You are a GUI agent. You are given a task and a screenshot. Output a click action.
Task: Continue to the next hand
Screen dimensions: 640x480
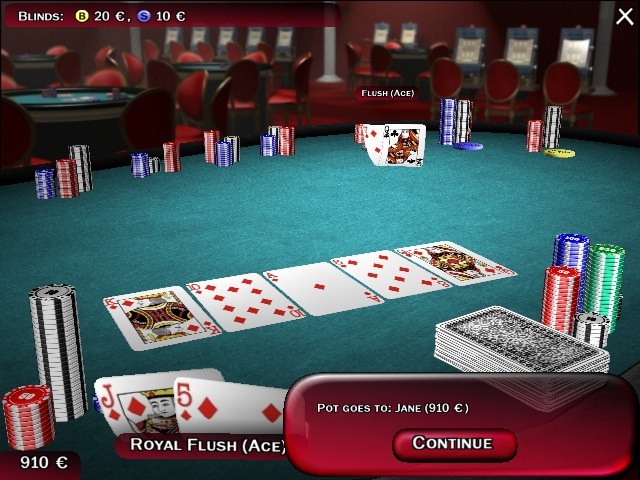coord(452,443)
